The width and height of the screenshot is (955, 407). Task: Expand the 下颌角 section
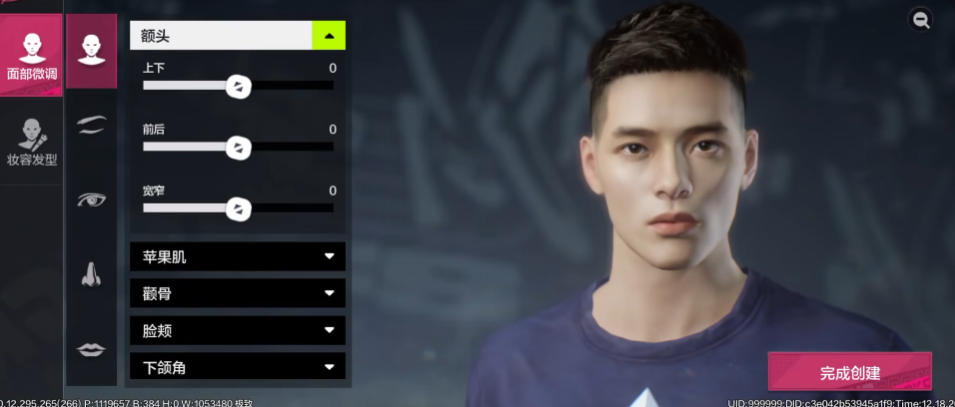(238, 367)
